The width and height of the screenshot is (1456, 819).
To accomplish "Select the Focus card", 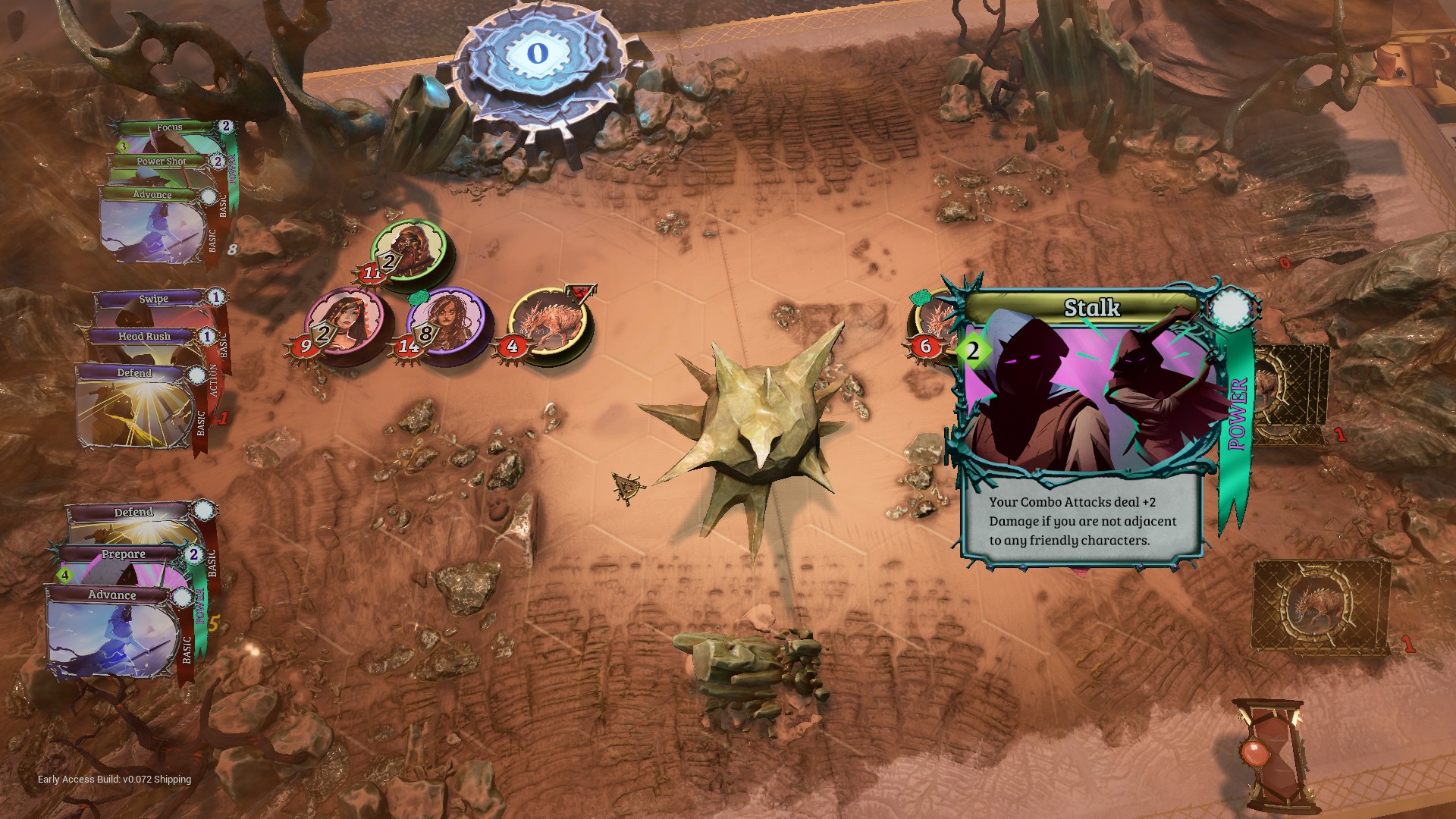I will click(170, 128).
